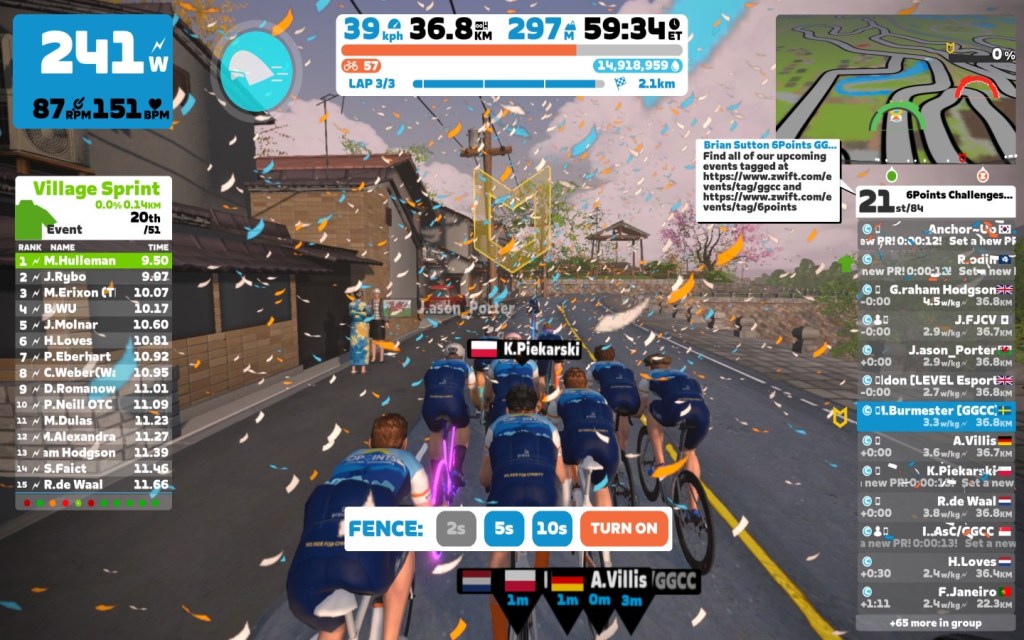The image size is (1024, 640).
Task: Select S.Faict on the sprint leaderboard
Action: coord(93,468)
